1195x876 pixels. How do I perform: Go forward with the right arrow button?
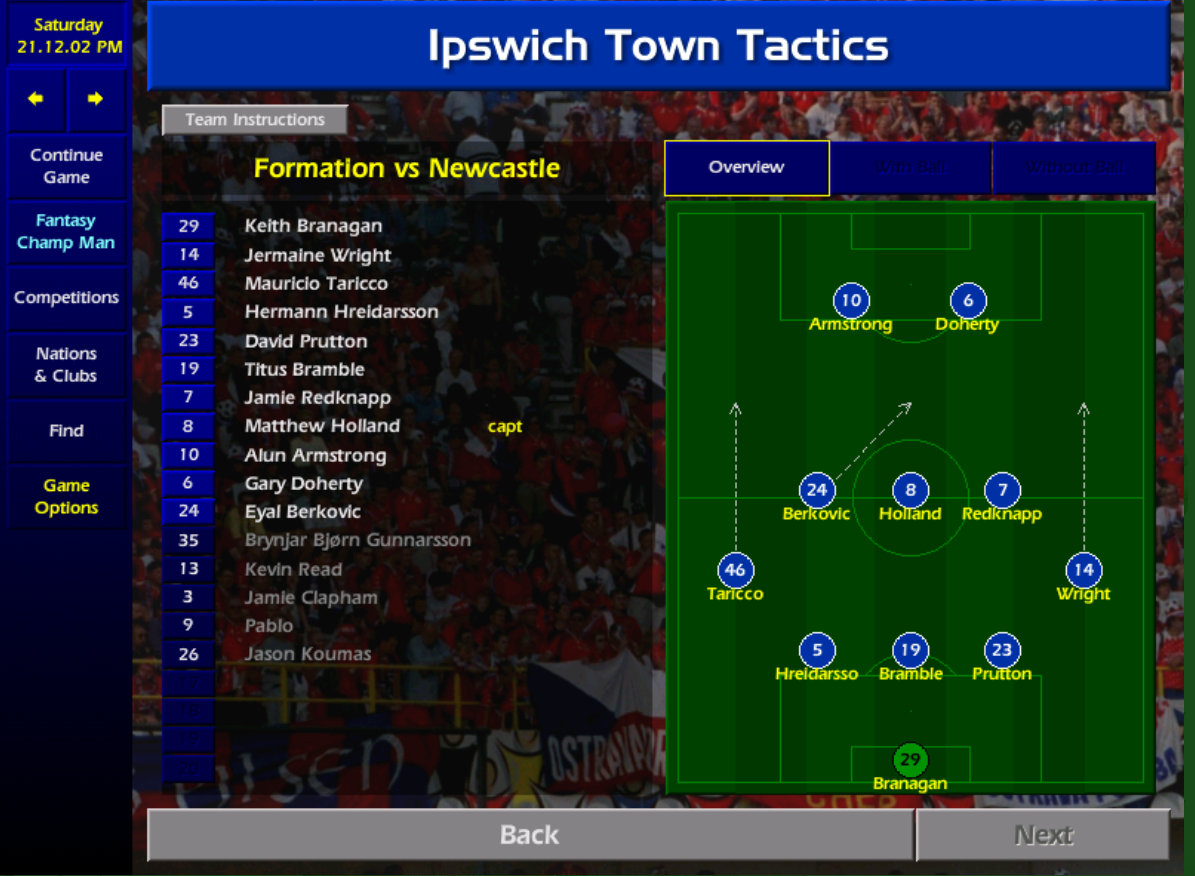96,99
